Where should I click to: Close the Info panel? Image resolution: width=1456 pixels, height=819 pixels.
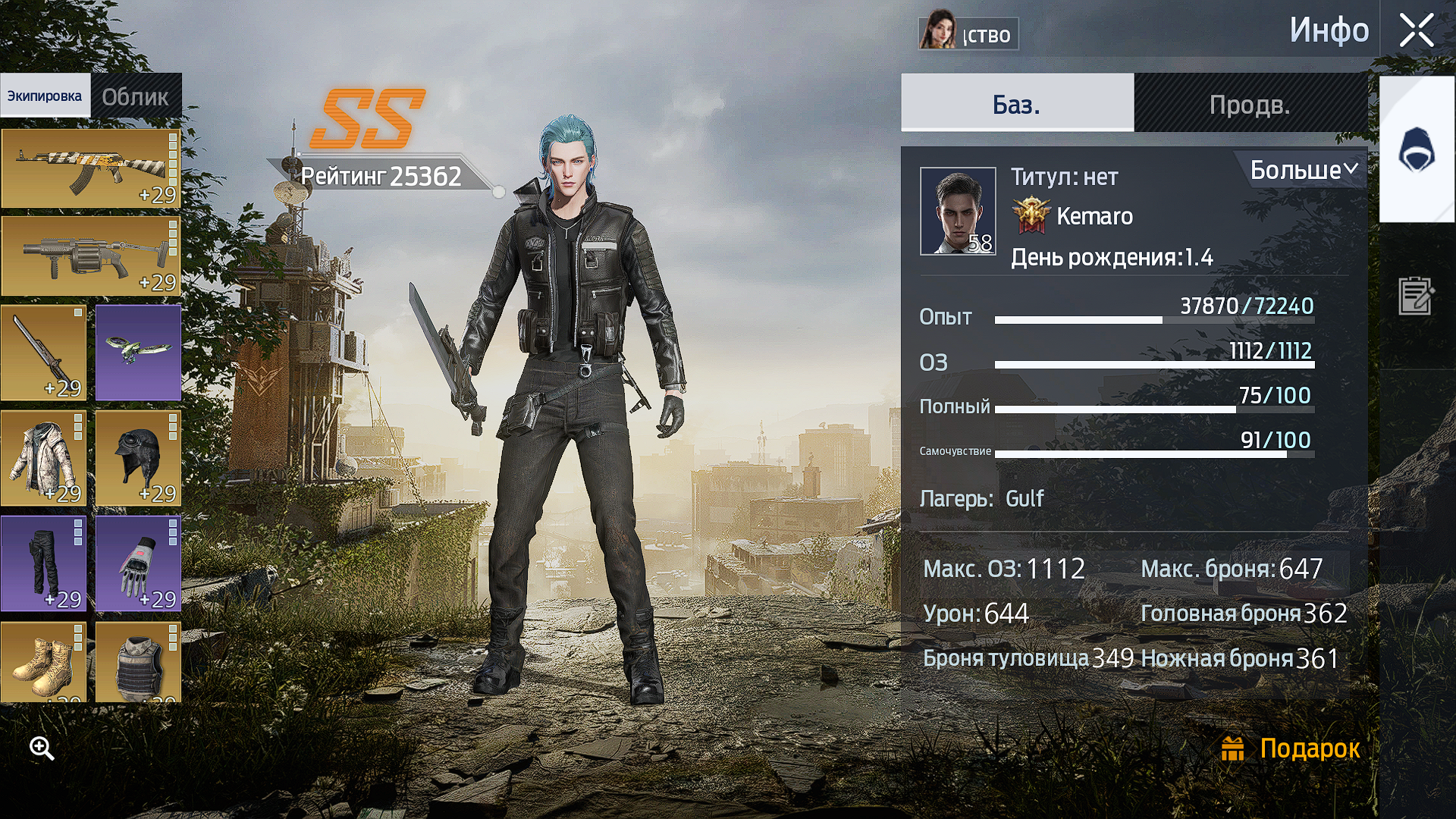[x=1416, y=32]
